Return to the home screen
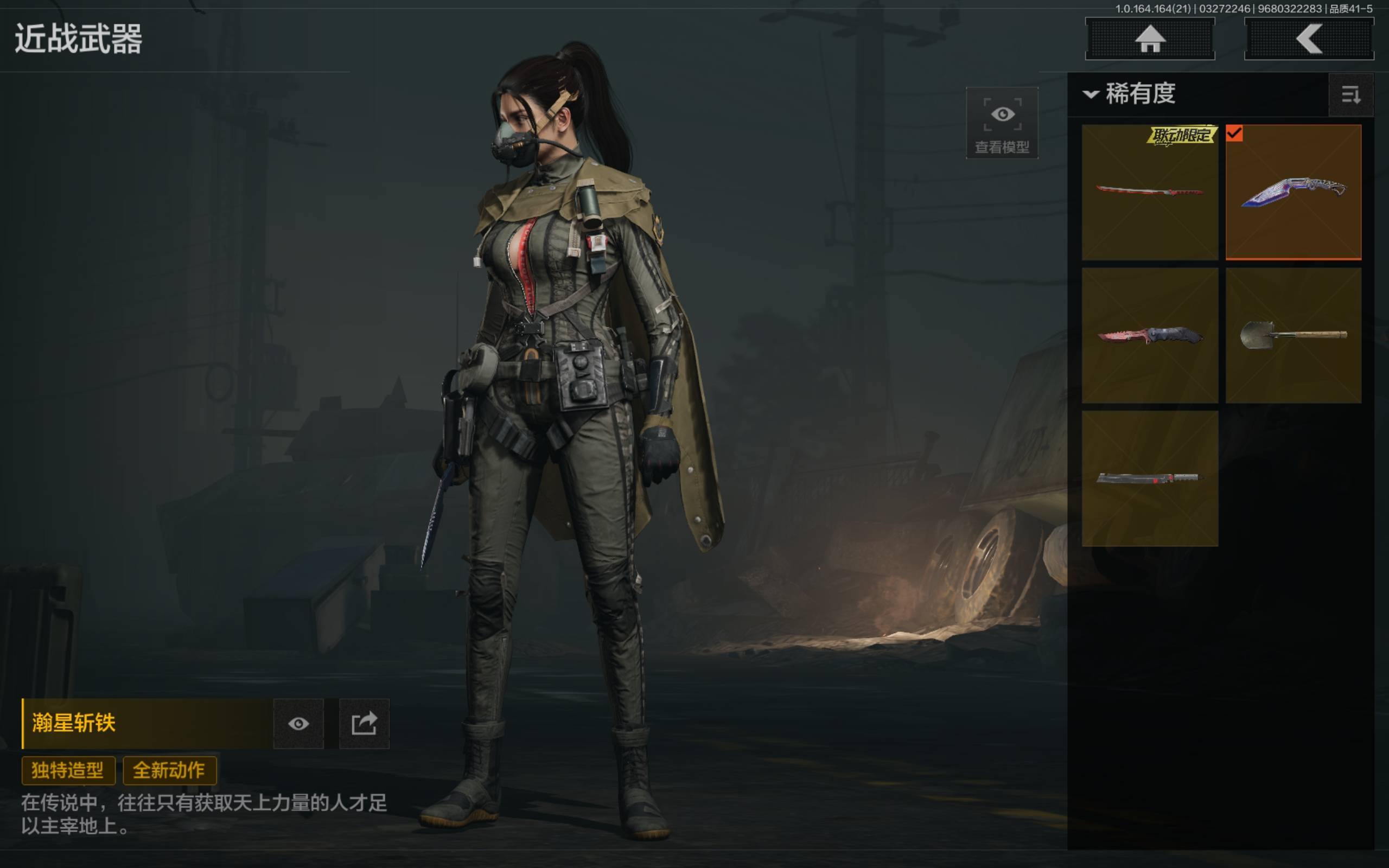 [1150, 39]
